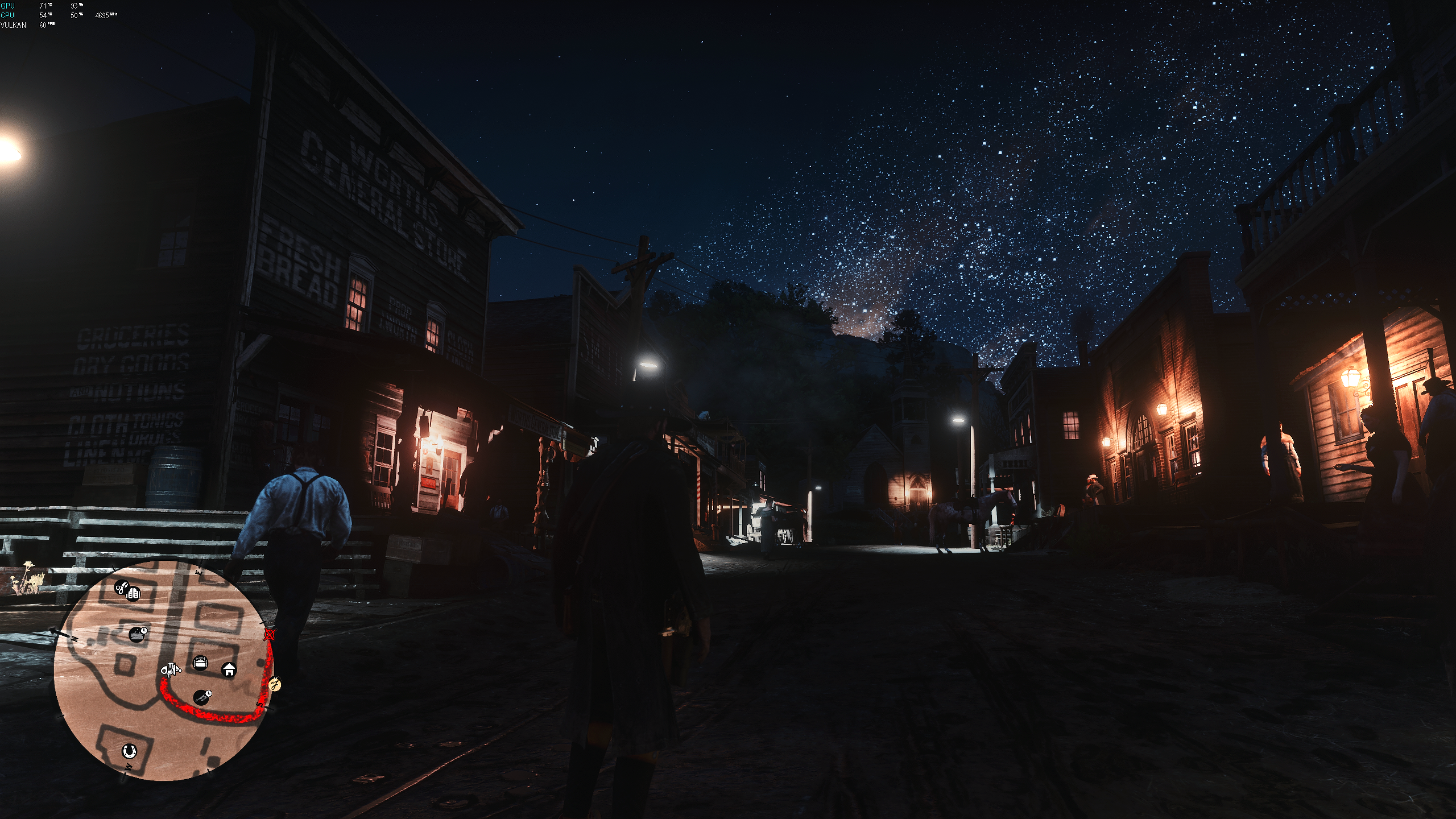Click the stable horseshoe marker on the minimap
Image resolution: width=1456 pixels, height=819 pixels.
click(130, 751)
